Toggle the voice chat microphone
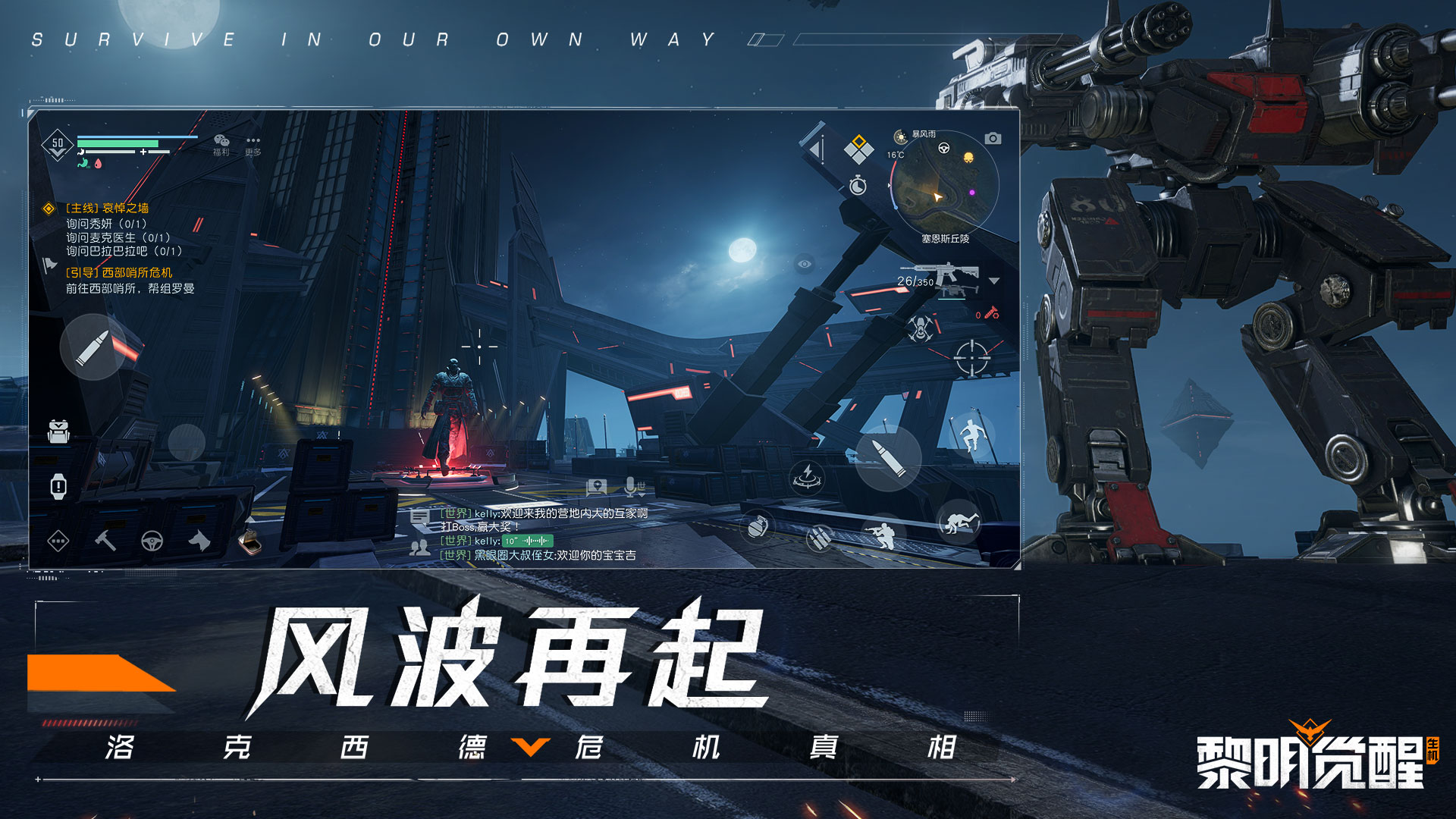Viewport: 1456px width, 819px height. pyautogui.click(x=629, y=487)
